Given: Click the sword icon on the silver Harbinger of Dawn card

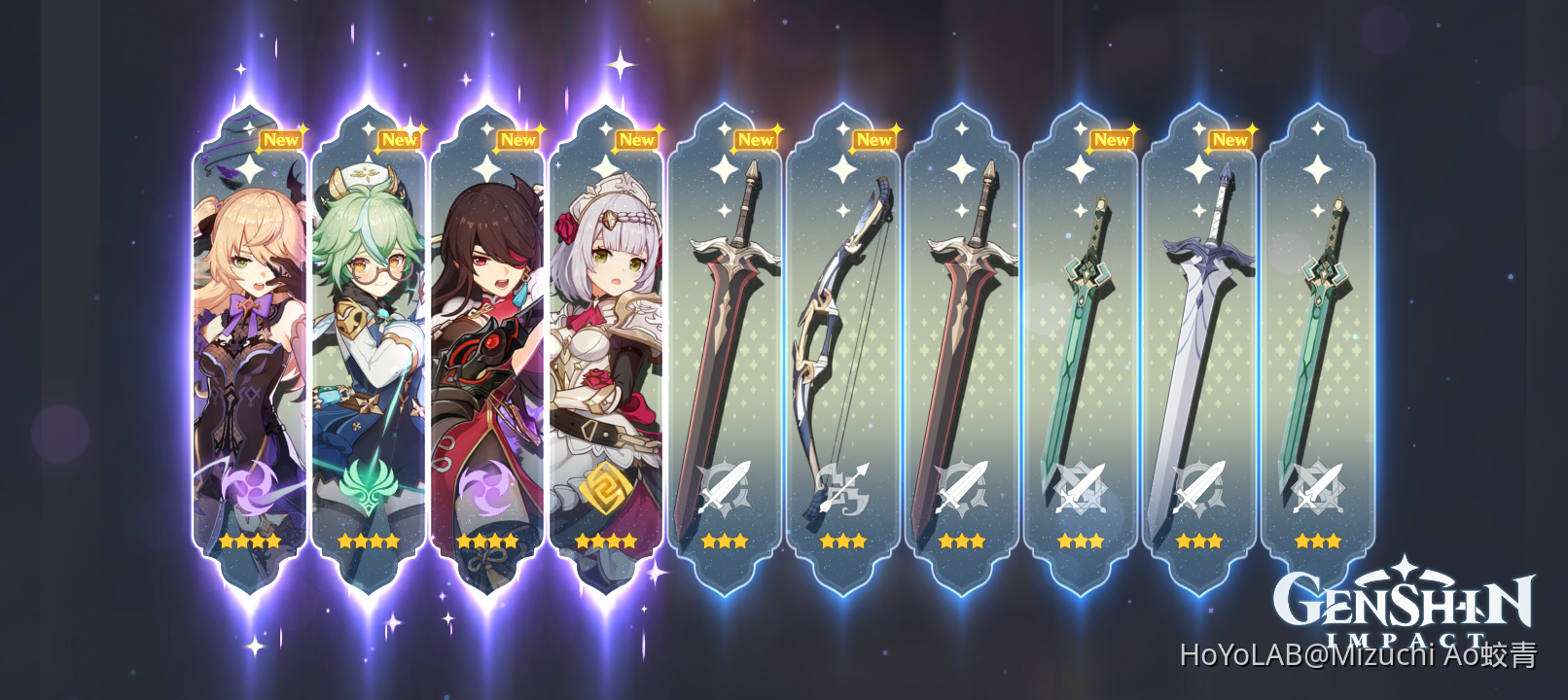Looking at the screenshot, I should point(1200,486).
